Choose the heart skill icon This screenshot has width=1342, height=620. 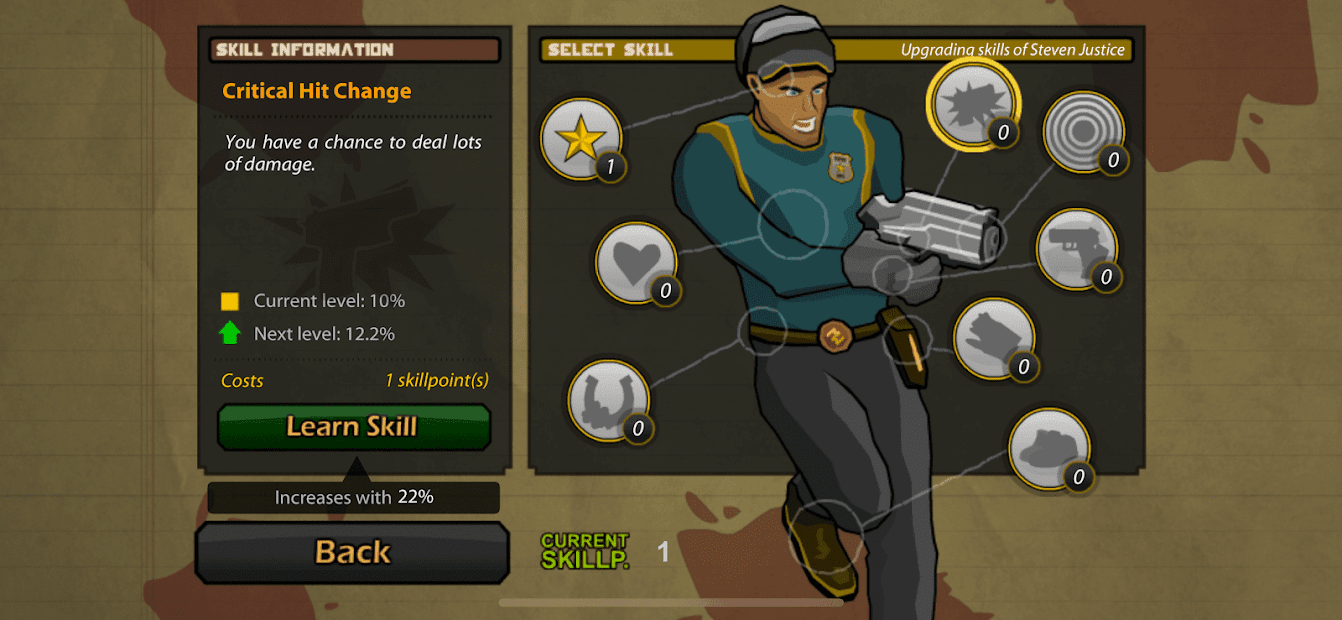(x=636, y=262)
